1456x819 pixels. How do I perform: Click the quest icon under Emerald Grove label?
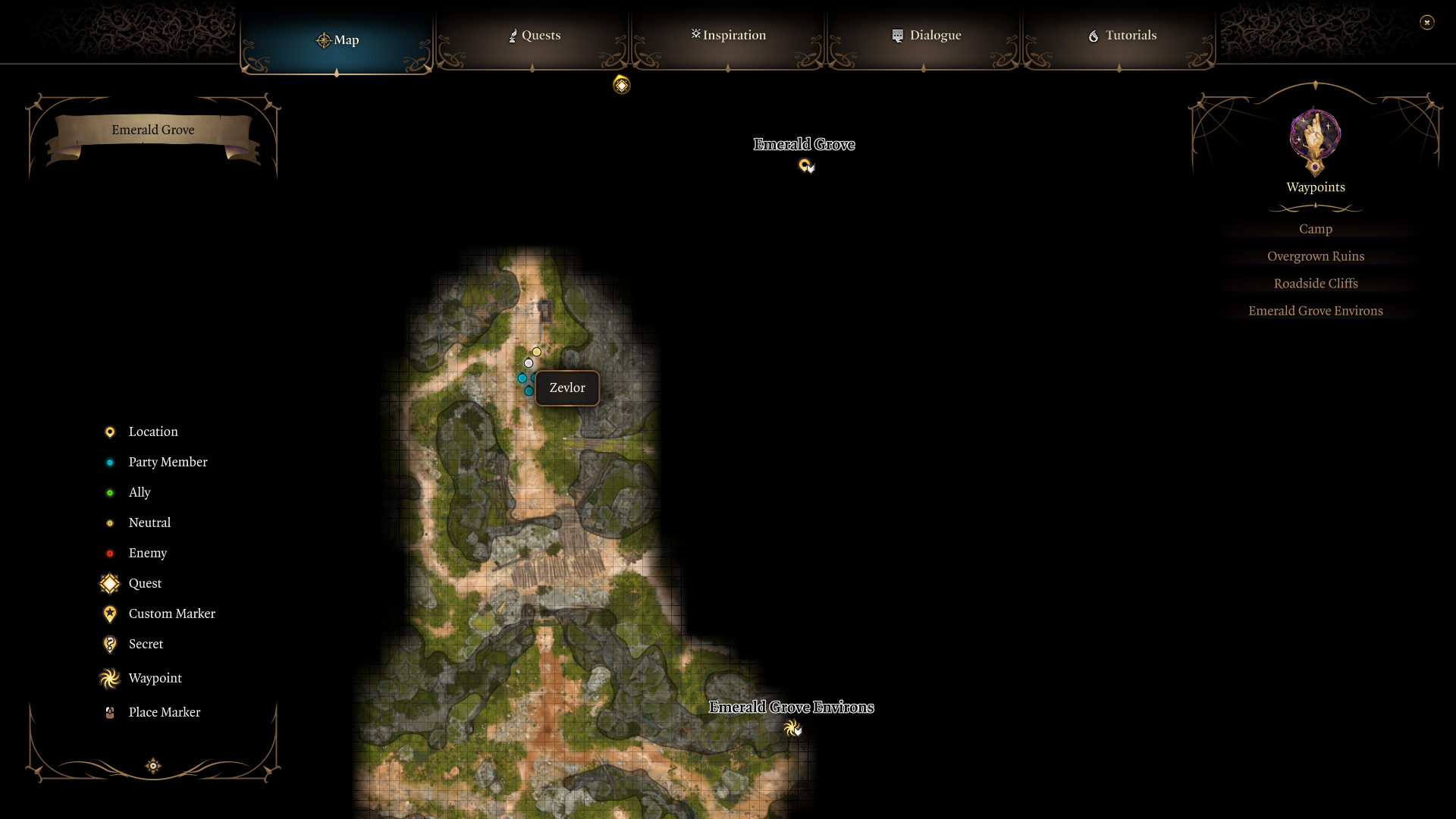805,165
